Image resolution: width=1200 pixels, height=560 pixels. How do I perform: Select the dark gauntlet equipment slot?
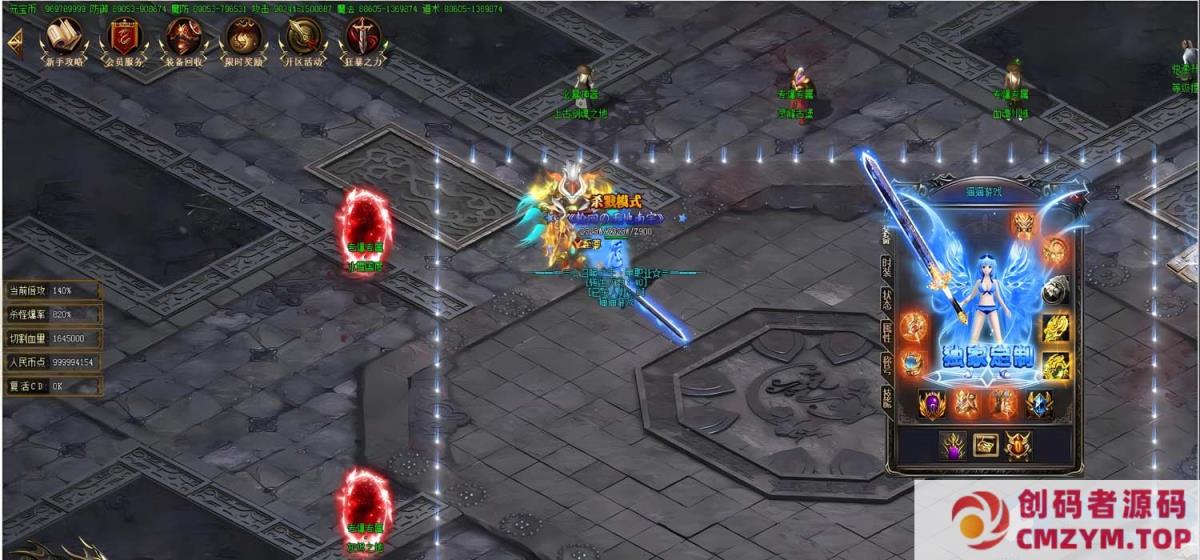coord(1056,291)
